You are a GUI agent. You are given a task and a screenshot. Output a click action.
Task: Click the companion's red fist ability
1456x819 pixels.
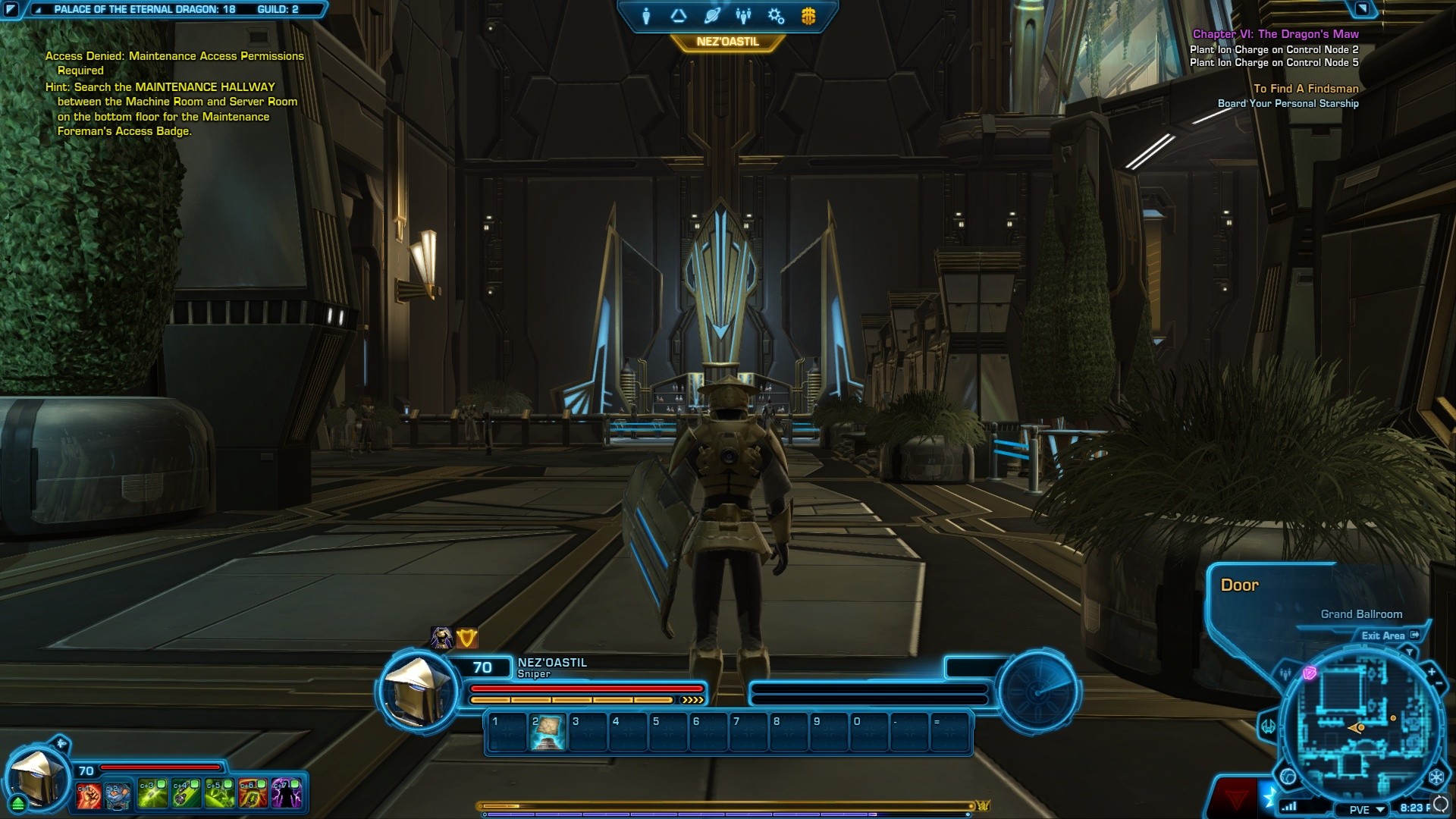click(x=89, y=794)
